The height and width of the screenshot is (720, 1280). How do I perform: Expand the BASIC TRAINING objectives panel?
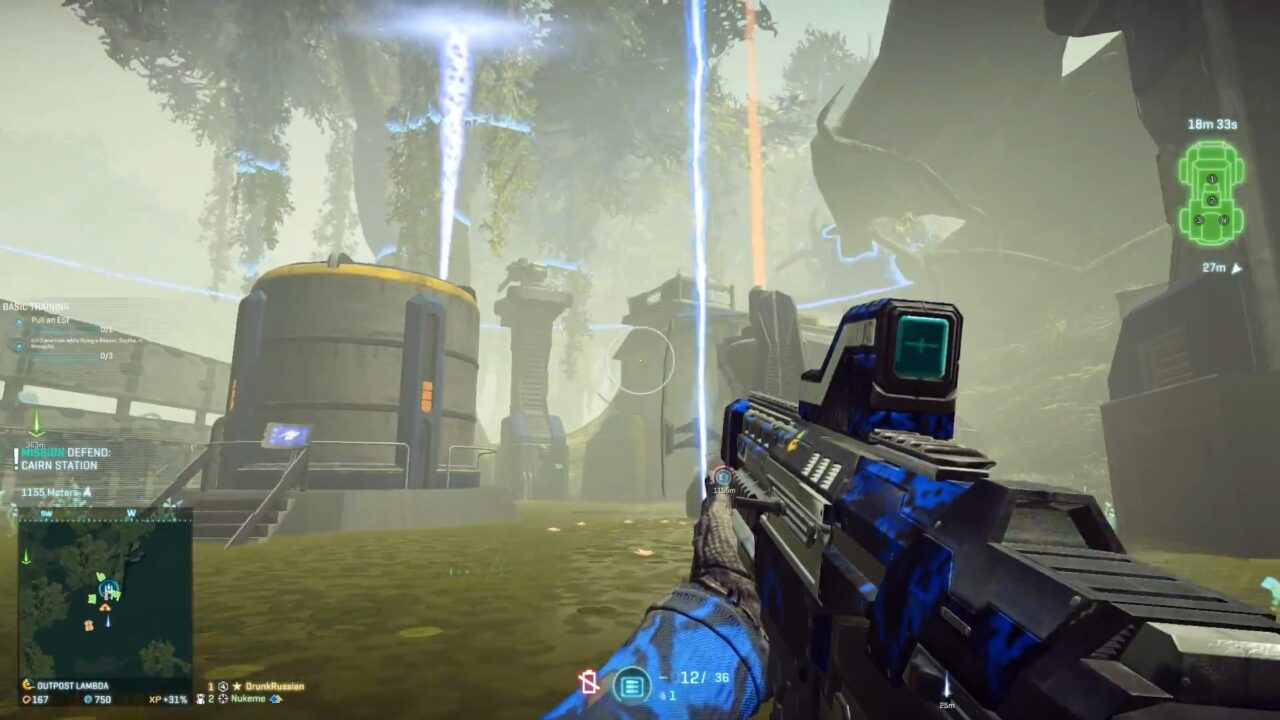(x=35, y=305)
